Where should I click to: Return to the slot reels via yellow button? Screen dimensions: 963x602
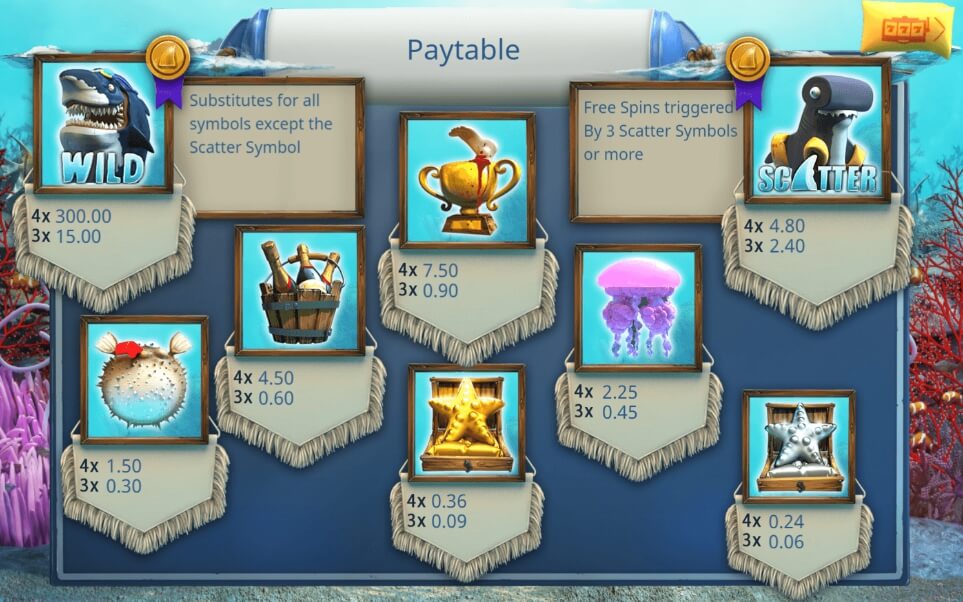point(906,29)
